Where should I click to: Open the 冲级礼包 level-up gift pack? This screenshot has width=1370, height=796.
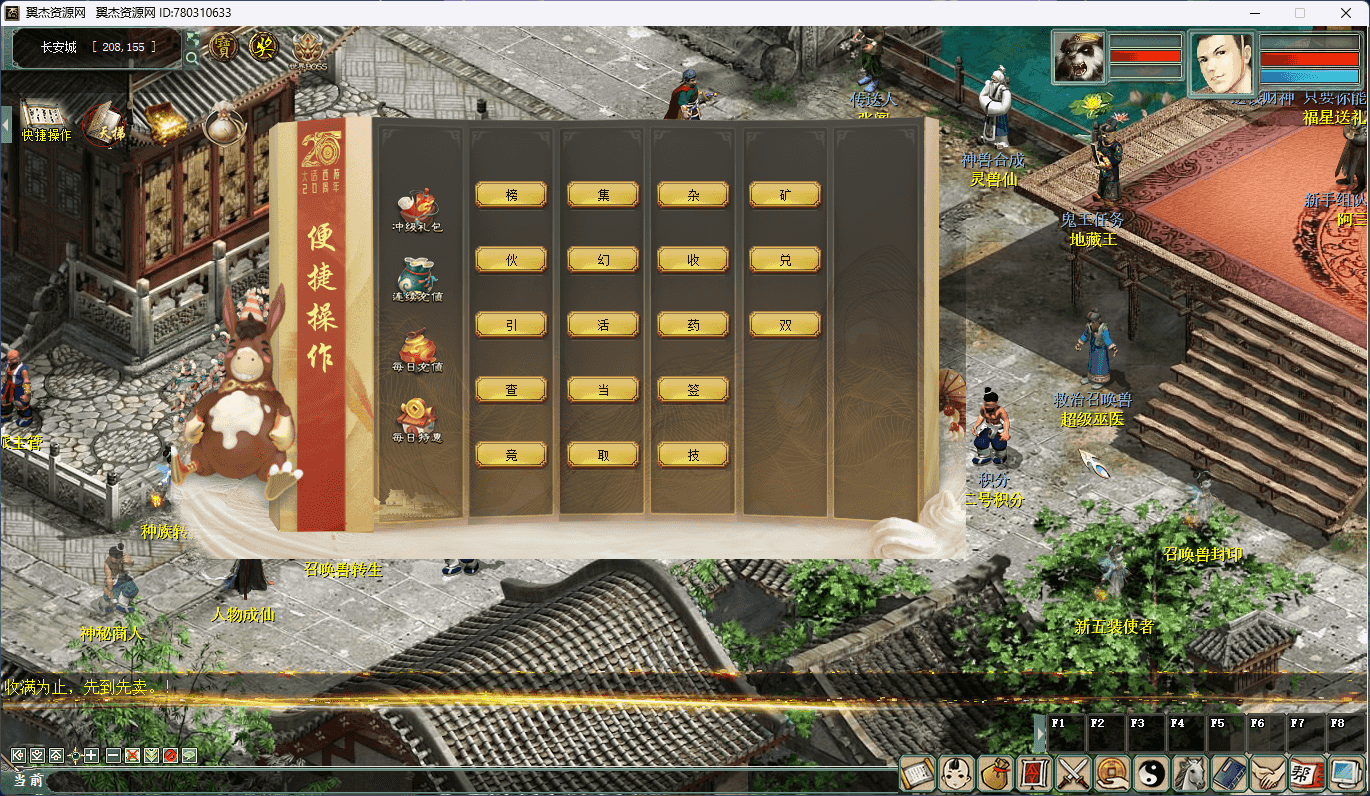coord(417,209)
